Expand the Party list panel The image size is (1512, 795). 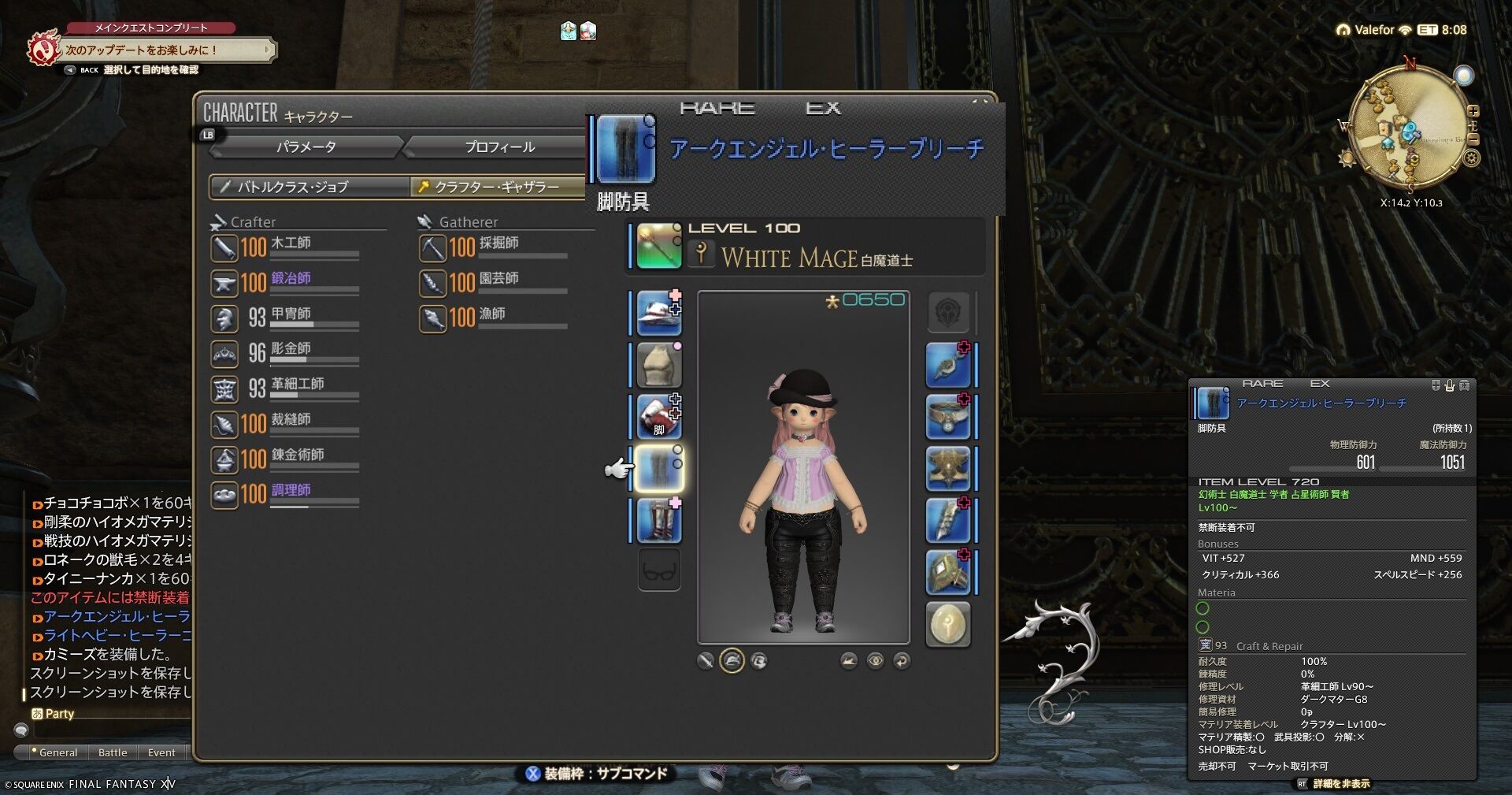tap(59, 713)
